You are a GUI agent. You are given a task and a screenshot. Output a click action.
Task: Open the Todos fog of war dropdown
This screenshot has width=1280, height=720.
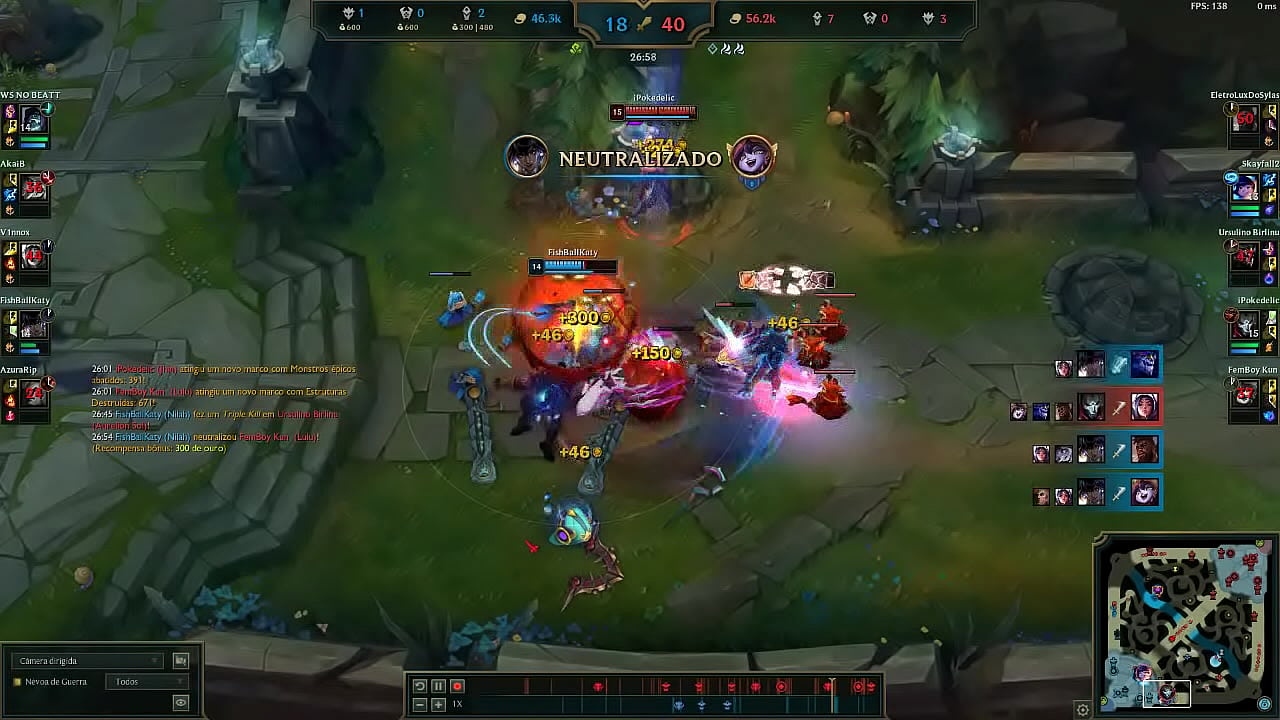coord(148,681)
